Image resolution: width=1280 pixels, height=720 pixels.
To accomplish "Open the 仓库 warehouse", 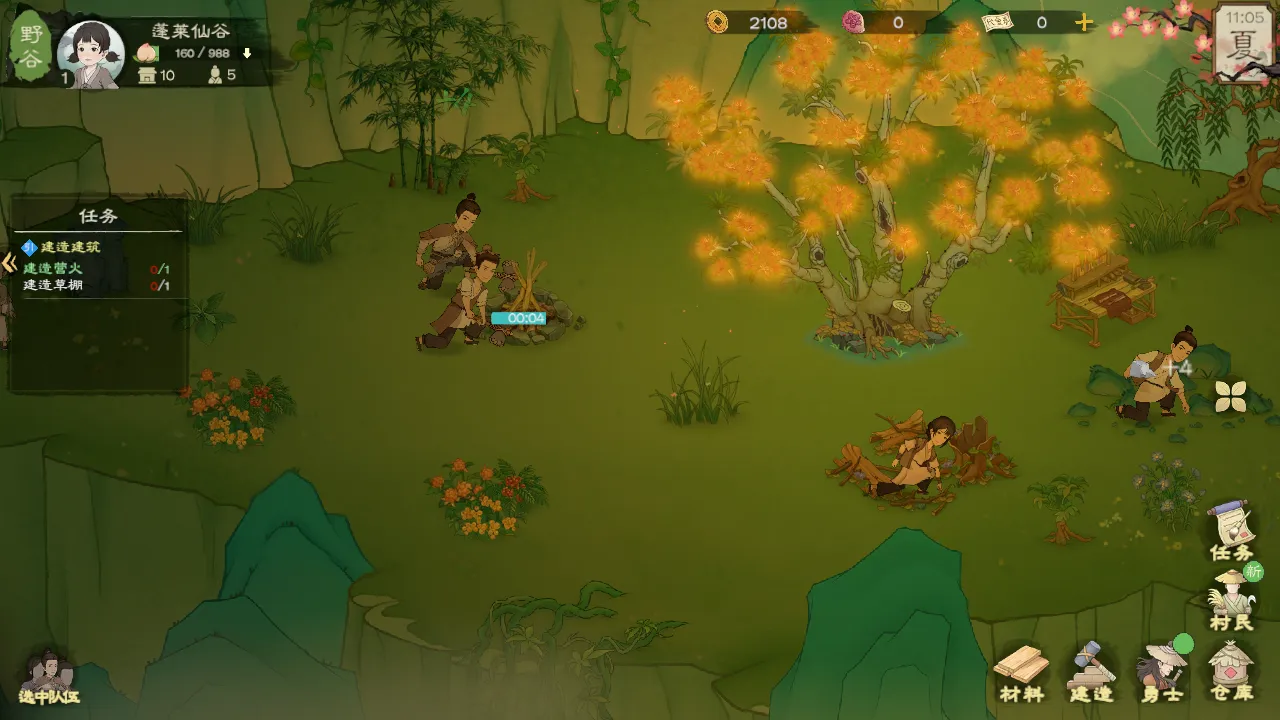I will pyautogui.click(x=1231, y=670).
